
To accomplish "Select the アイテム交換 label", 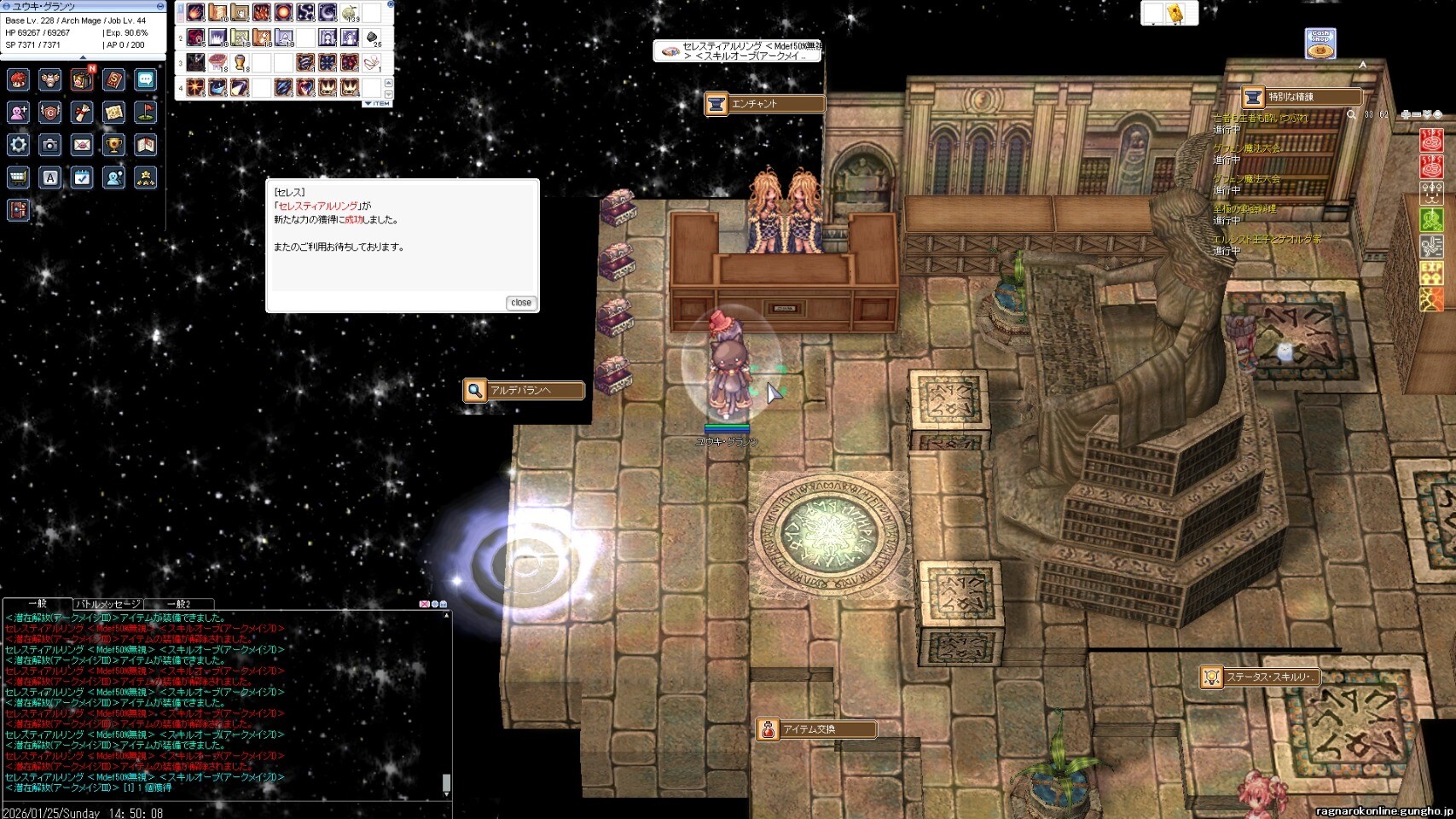I will pos(816,729).
